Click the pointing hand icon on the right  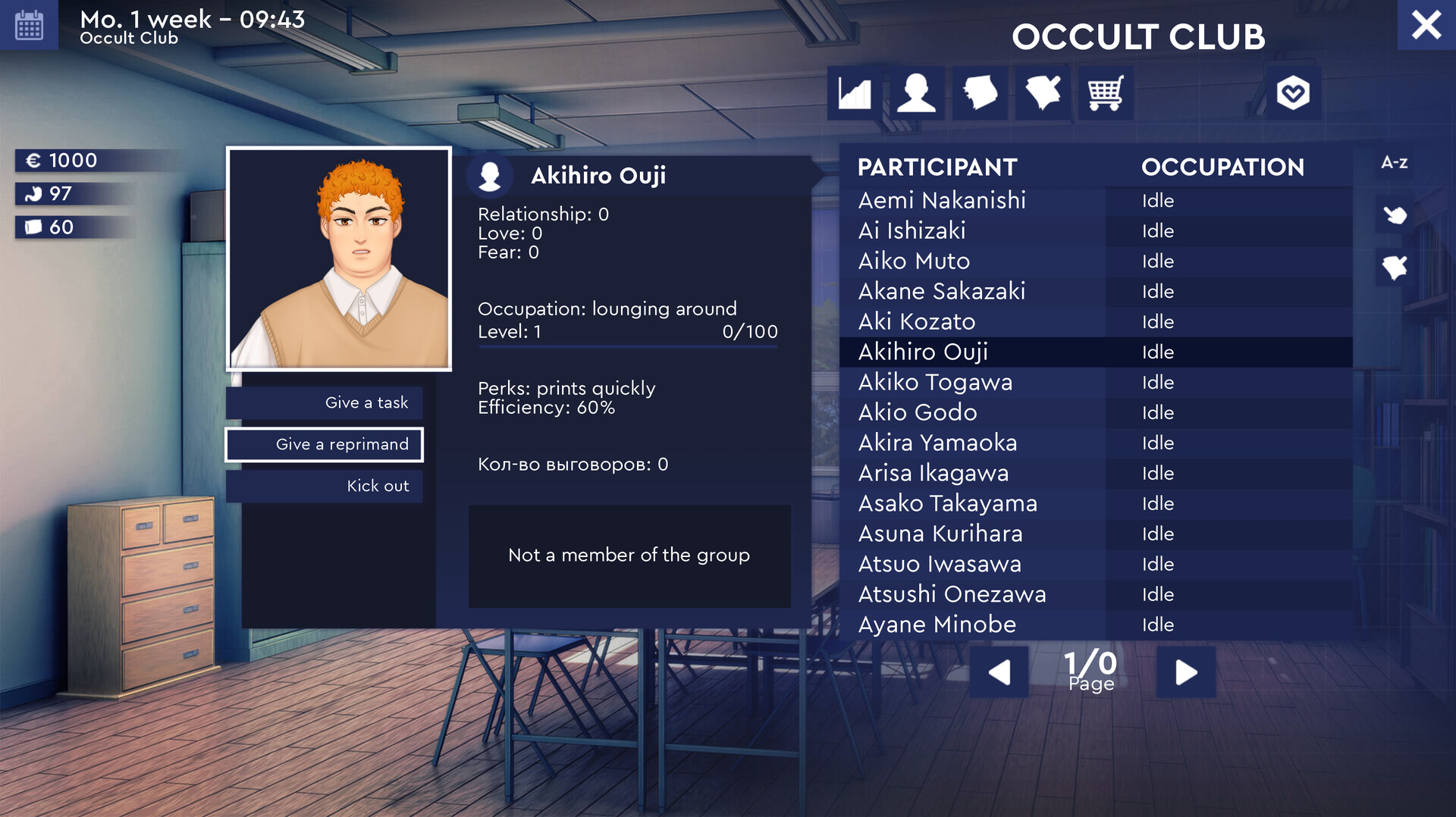1395,215
